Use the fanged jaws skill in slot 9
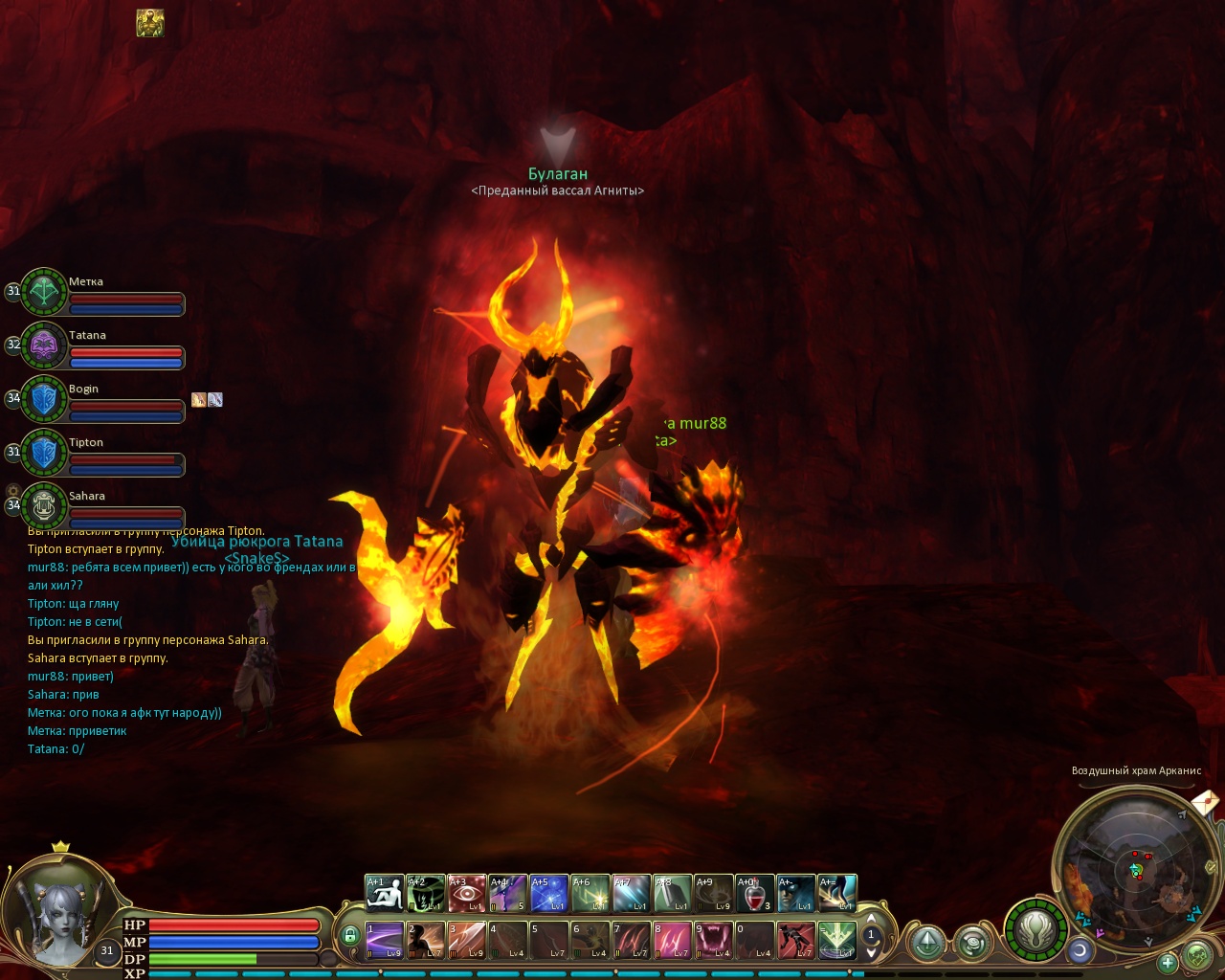The width and height of the screenshot is (1225, 980). click(713, 940)
